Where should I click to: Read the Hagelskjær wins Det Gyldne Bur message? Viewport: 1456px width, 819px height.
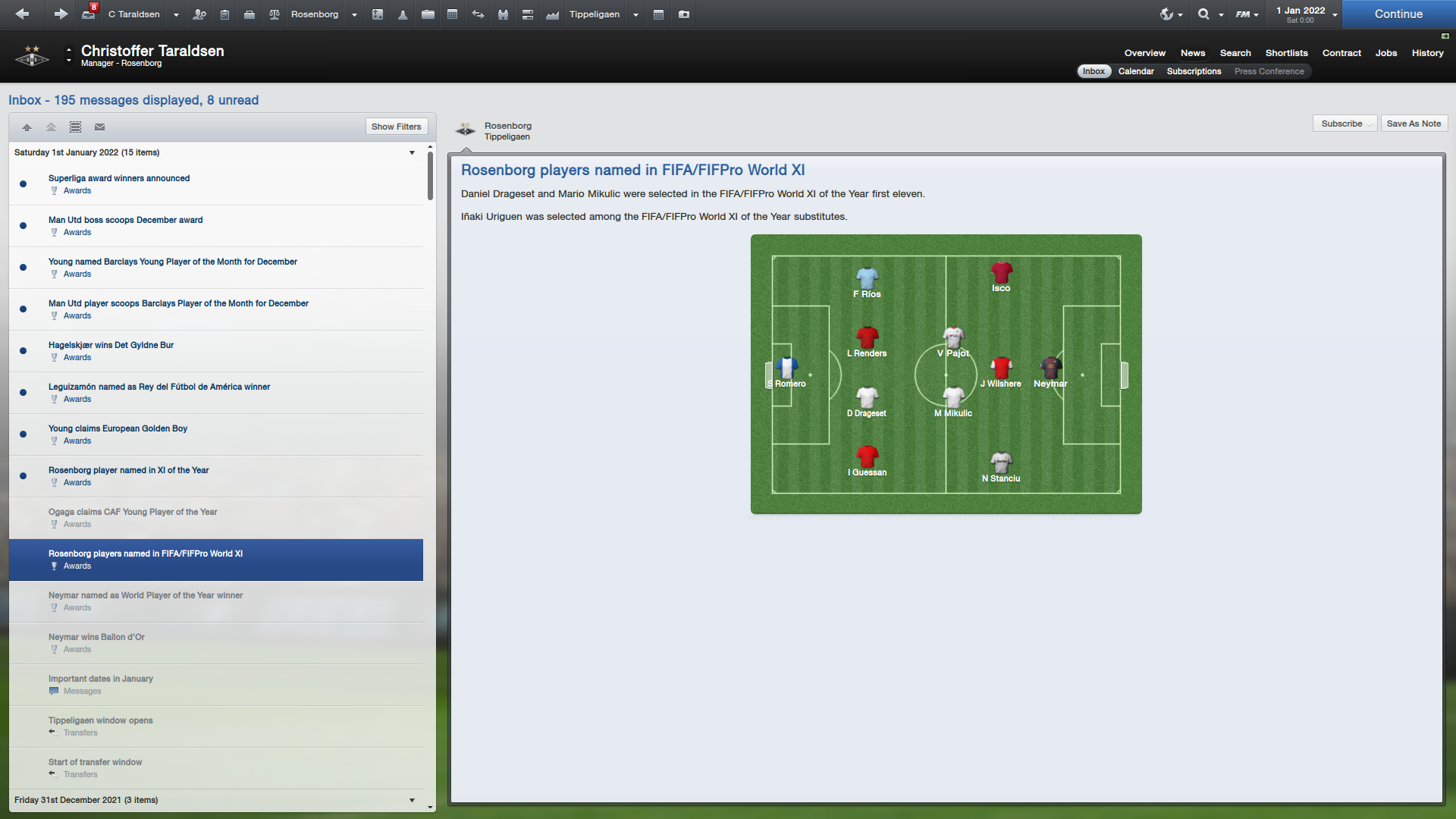tap(111, 345)
